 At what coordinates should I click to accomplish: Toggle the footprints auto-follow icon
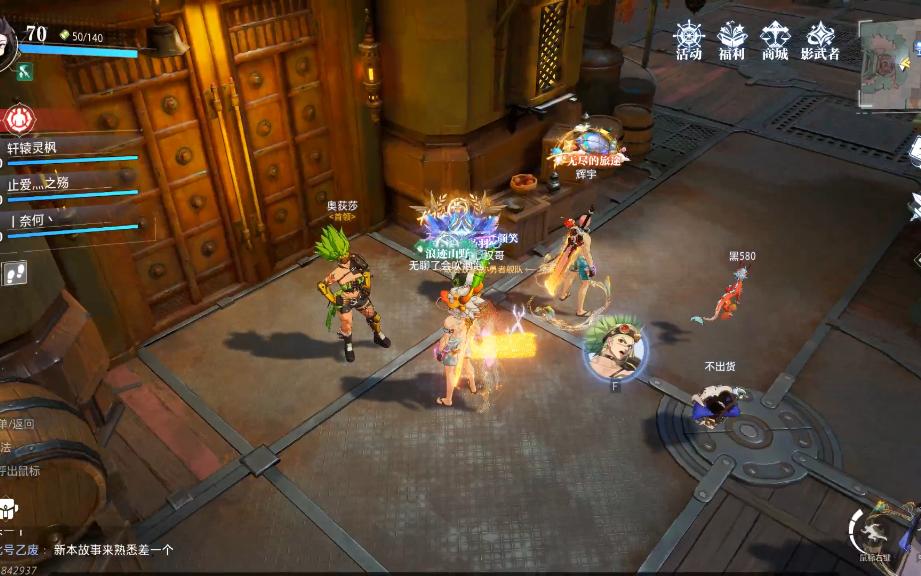14,273
